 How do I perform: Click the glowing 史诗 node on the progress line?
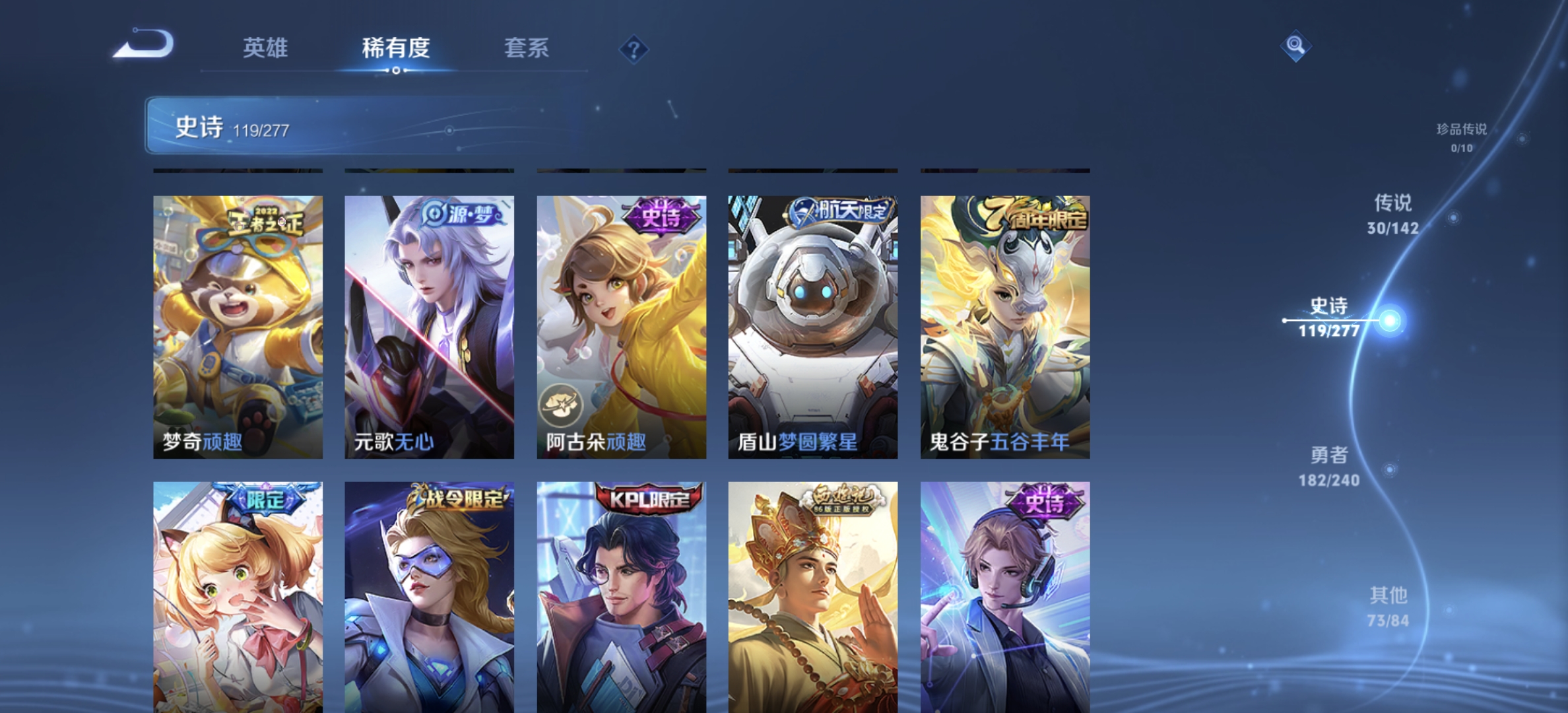click(1389, 320)
